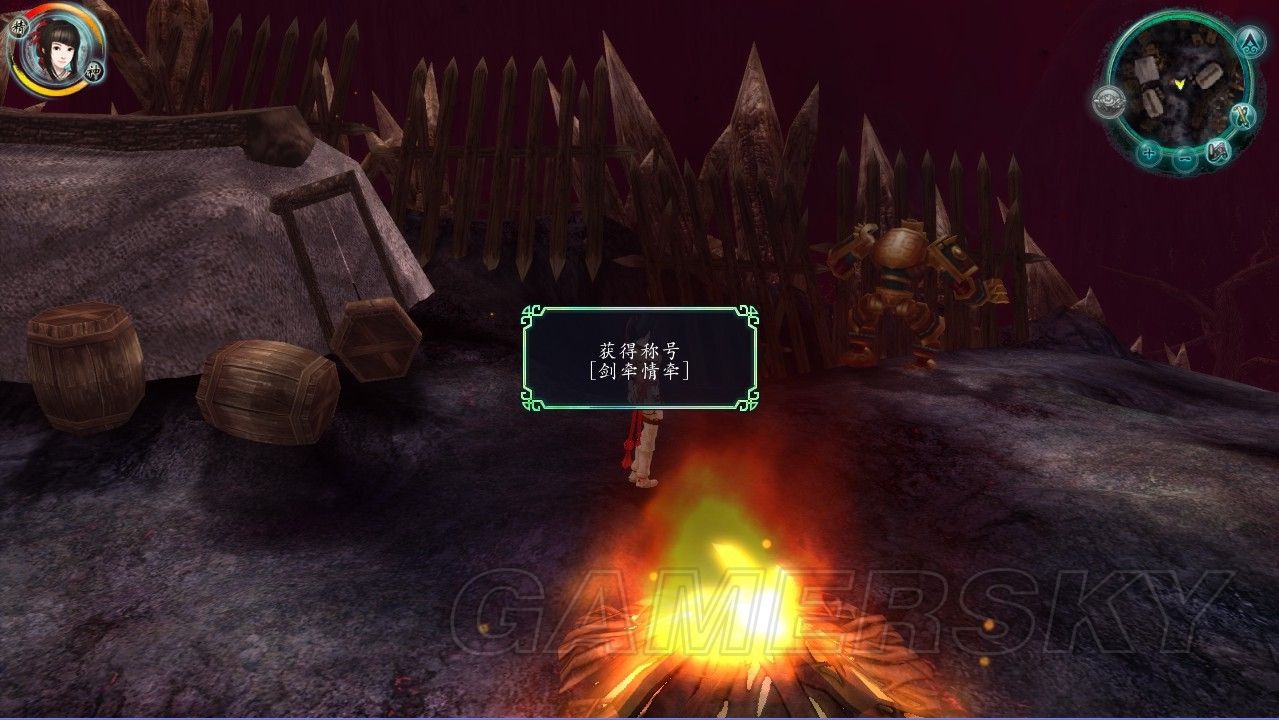Select the crossed tools icon beside minimap
This screenshot has height=720, width=1279.
coord(1244,117)
